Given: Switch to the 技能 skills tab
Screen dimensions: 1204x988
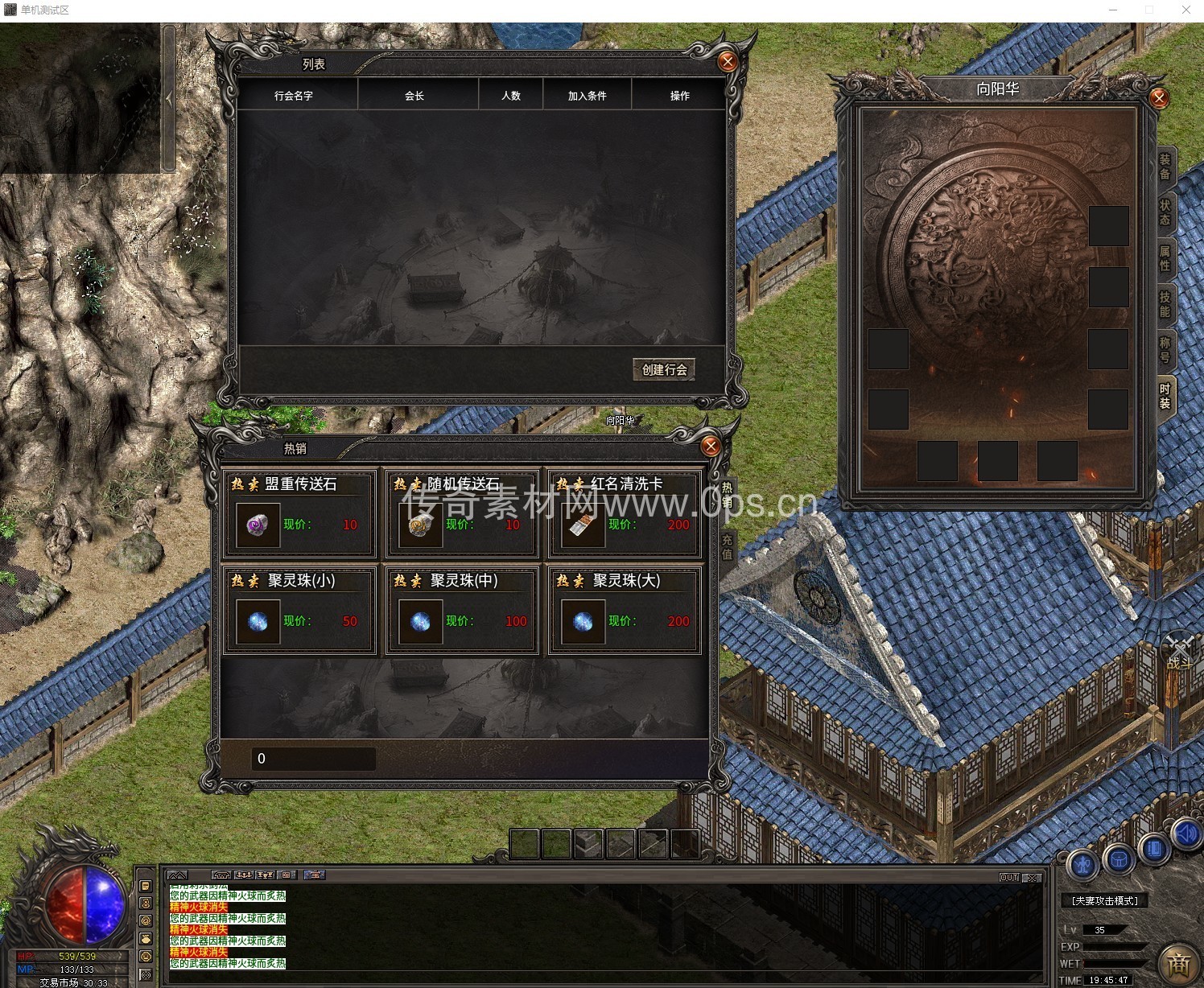Looking at the screenshot, I should click(1165, 304).
